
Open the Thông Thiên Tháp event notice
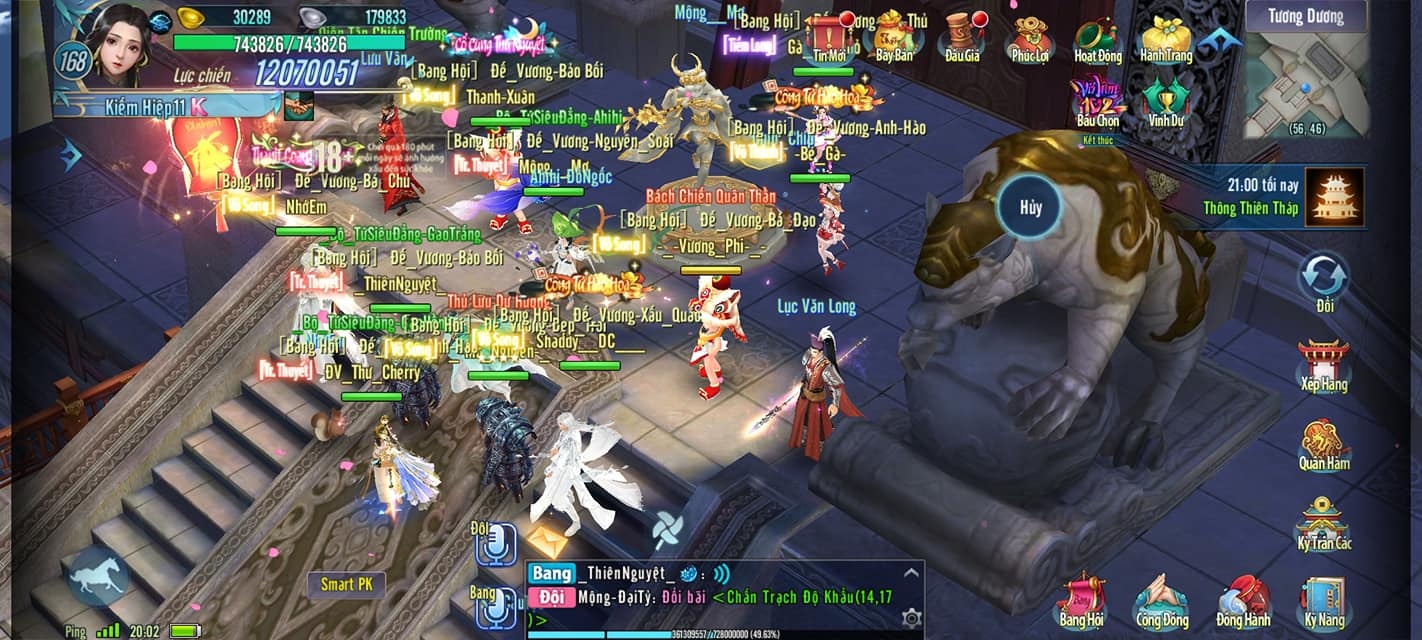pyautogui.click(x=1336, y=196)
